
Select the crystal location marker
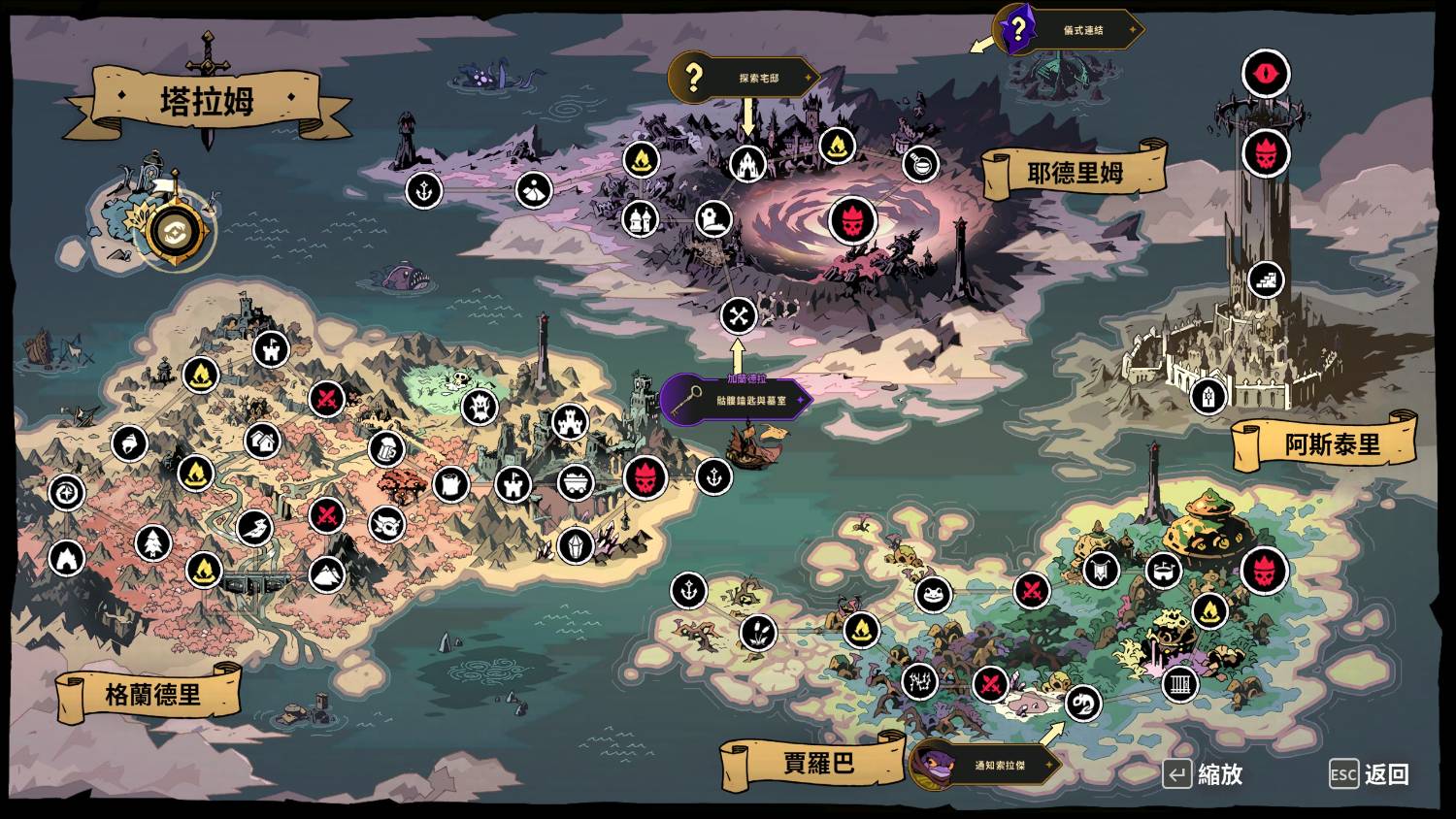pyautogui.click(x=576, y=546)
